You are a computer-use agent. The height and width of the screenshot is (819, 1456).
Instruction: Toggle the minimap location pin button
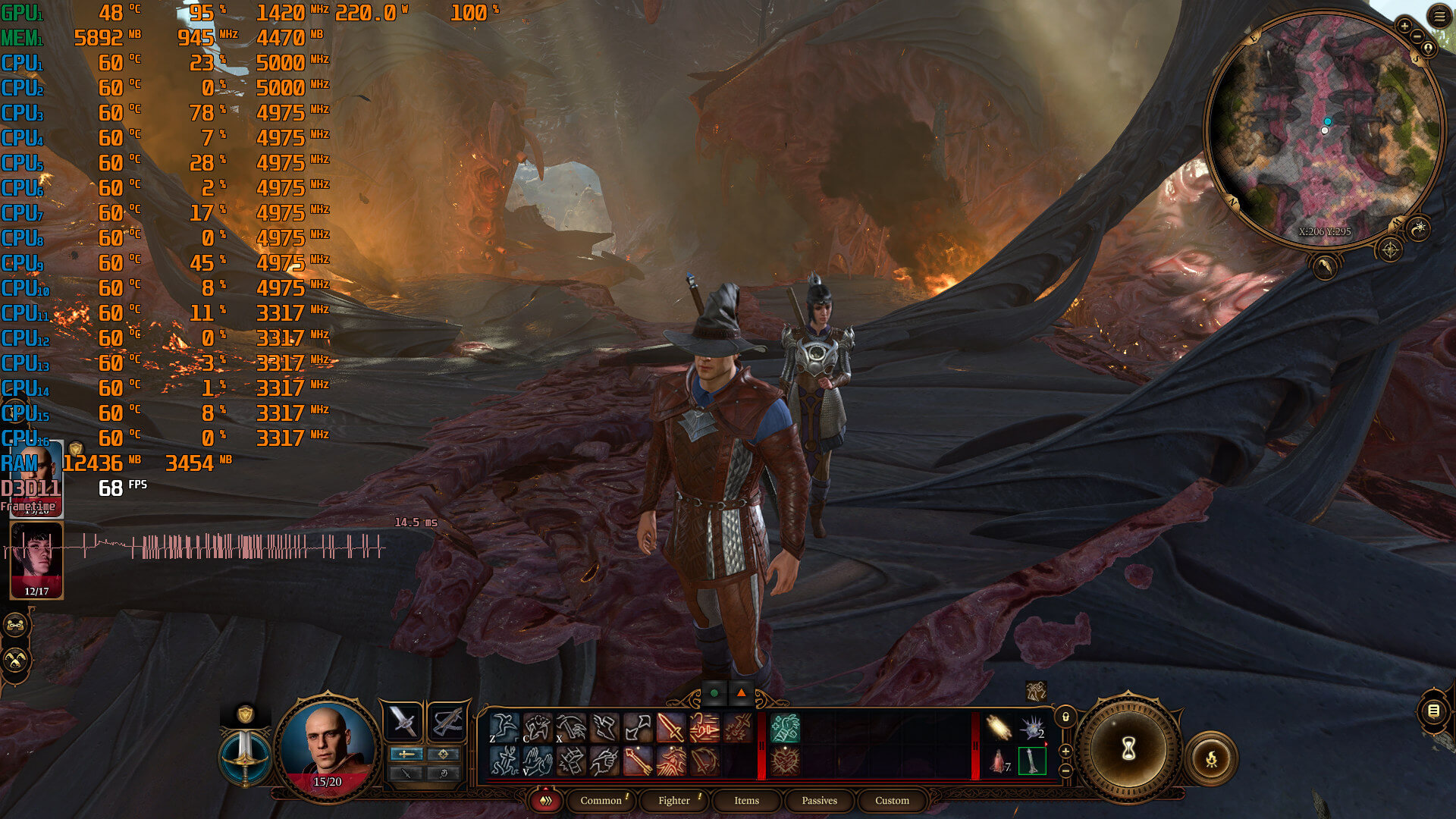click(x=1428, y=48)
